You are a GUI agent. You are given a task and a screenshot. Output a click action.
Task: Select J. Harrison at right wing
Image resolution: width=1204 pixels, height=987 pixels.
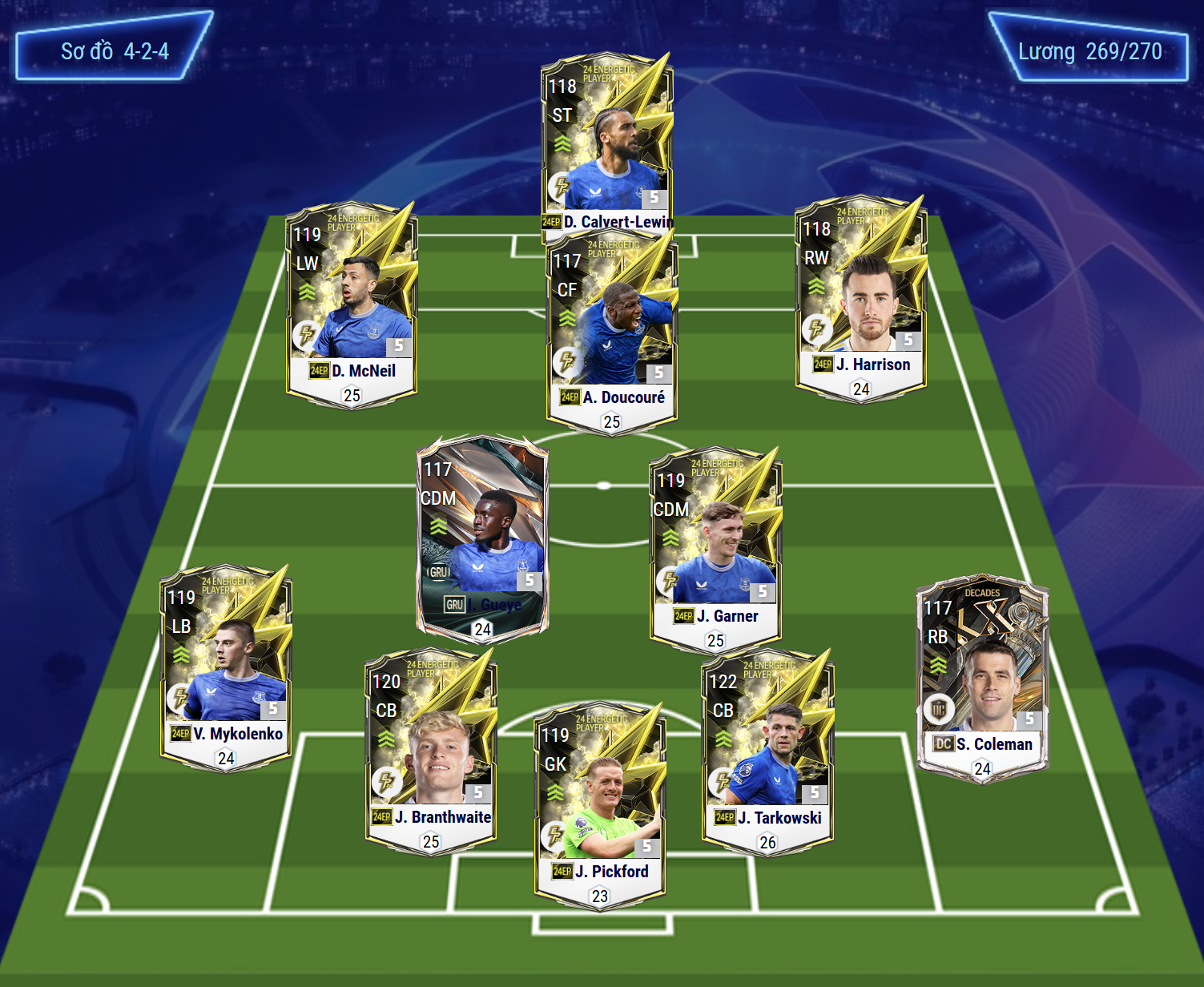861,298
